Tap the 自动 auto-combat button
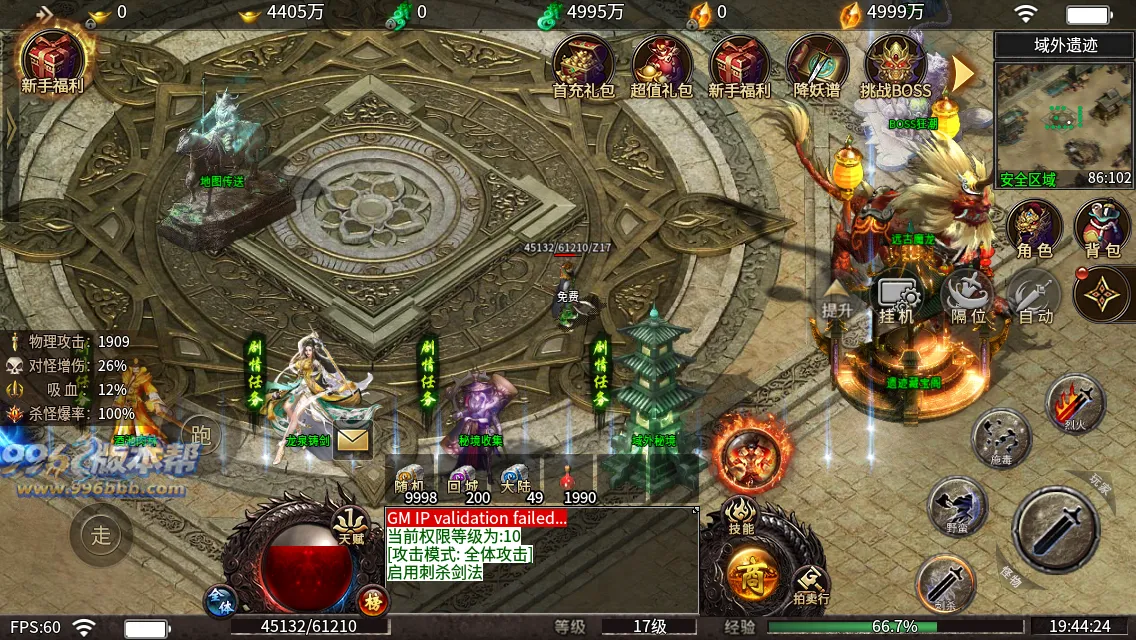Viewport: 1136px width, 640px height. coord(1035,298)
